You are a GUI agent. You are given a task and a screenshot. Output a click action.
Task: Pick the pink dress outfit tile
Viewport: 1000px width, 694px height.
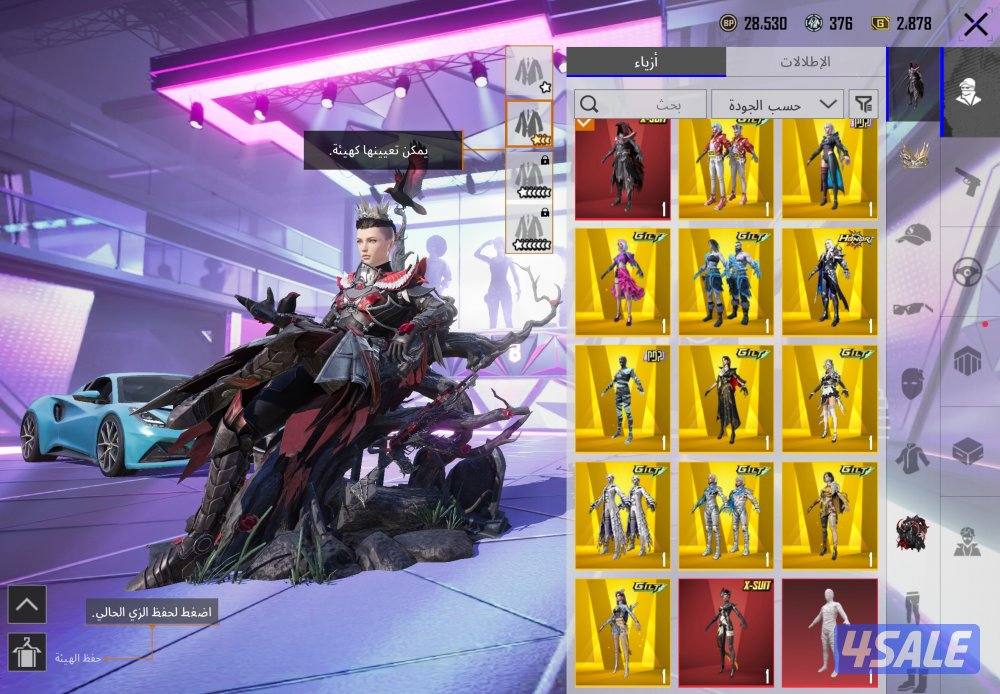(x=622, y=282)
